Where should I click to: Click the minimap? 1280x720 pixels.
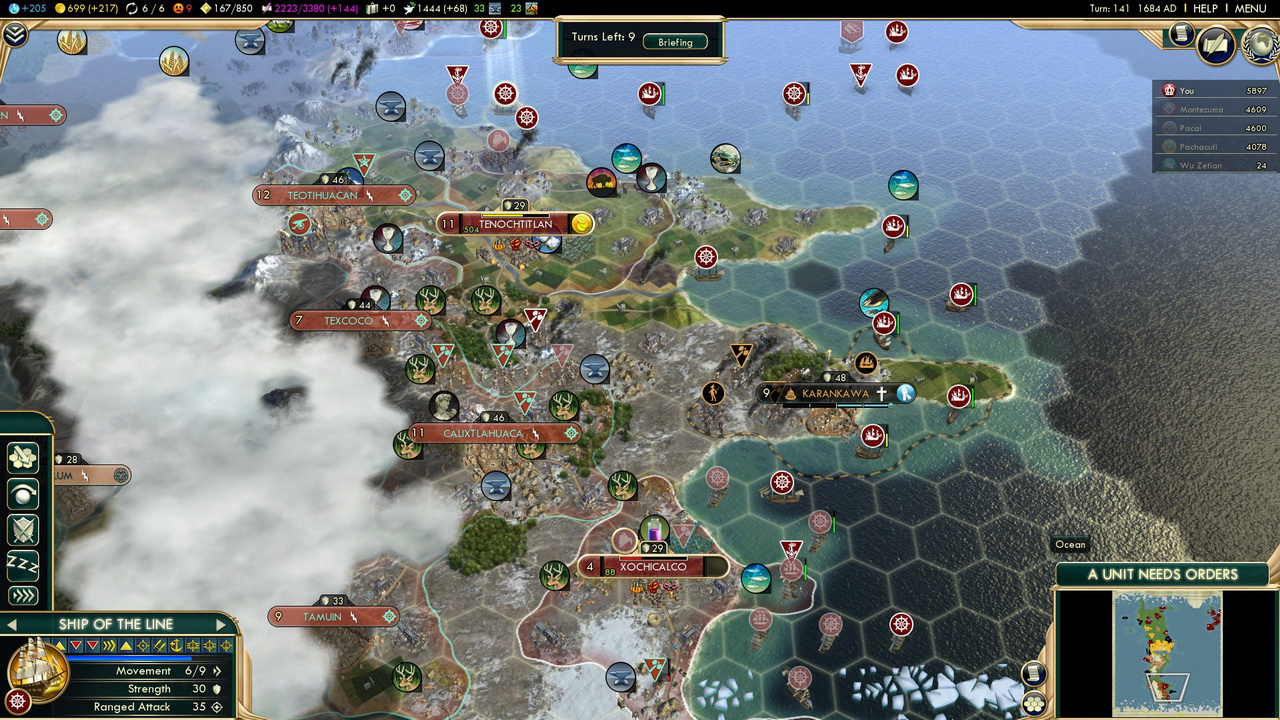[1167, 651]
